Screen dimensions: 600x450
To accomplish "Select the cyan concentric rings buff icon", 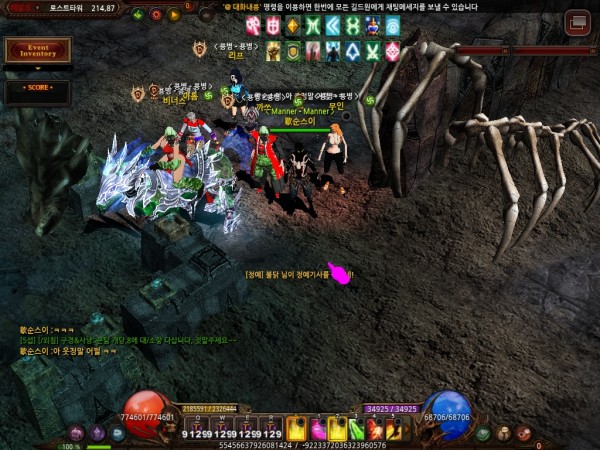I will pyautogui.click(x=392, y=26).
